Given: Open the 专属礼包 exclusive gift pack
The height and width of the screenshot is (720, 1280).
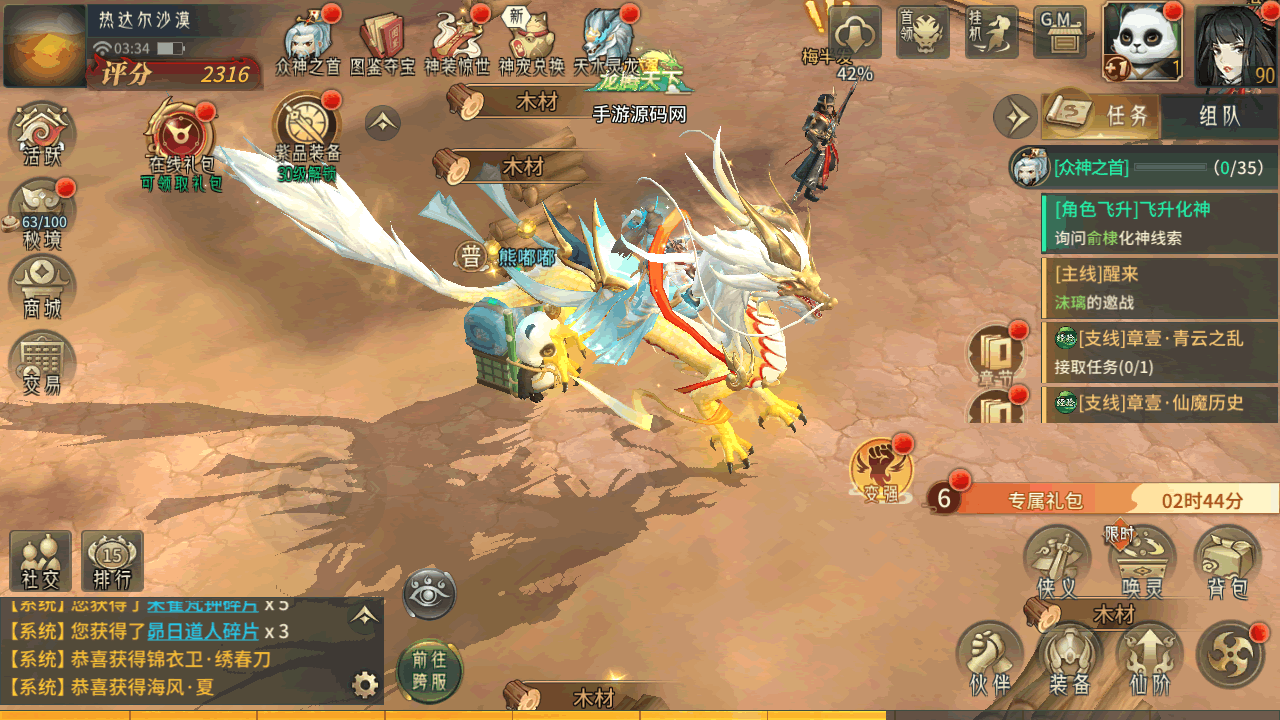Looking at the screenshot, I should pyautogui.click(x=1045, y=499).
